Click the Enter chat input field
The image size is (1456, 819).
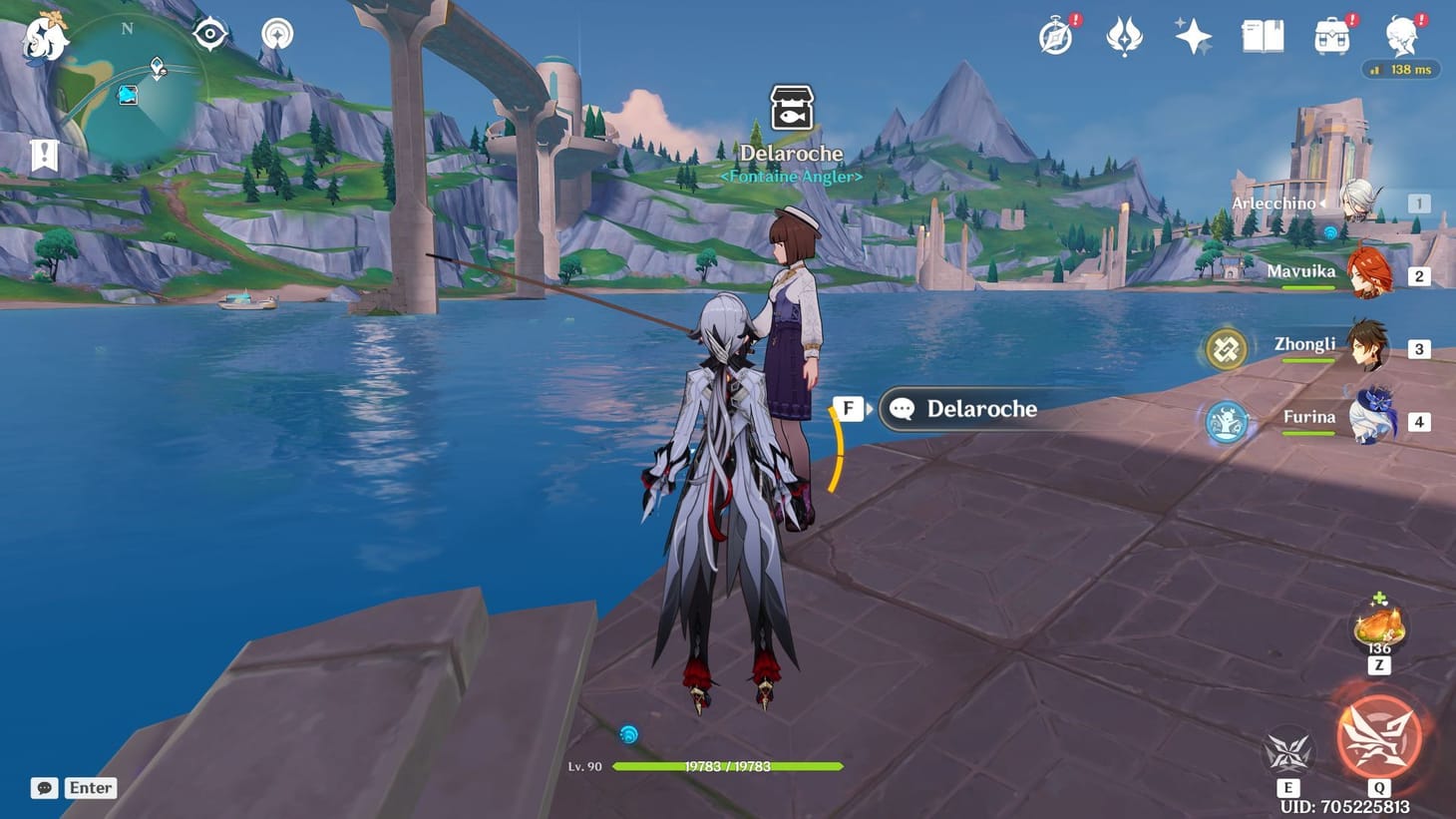click(x=89, y=787)
